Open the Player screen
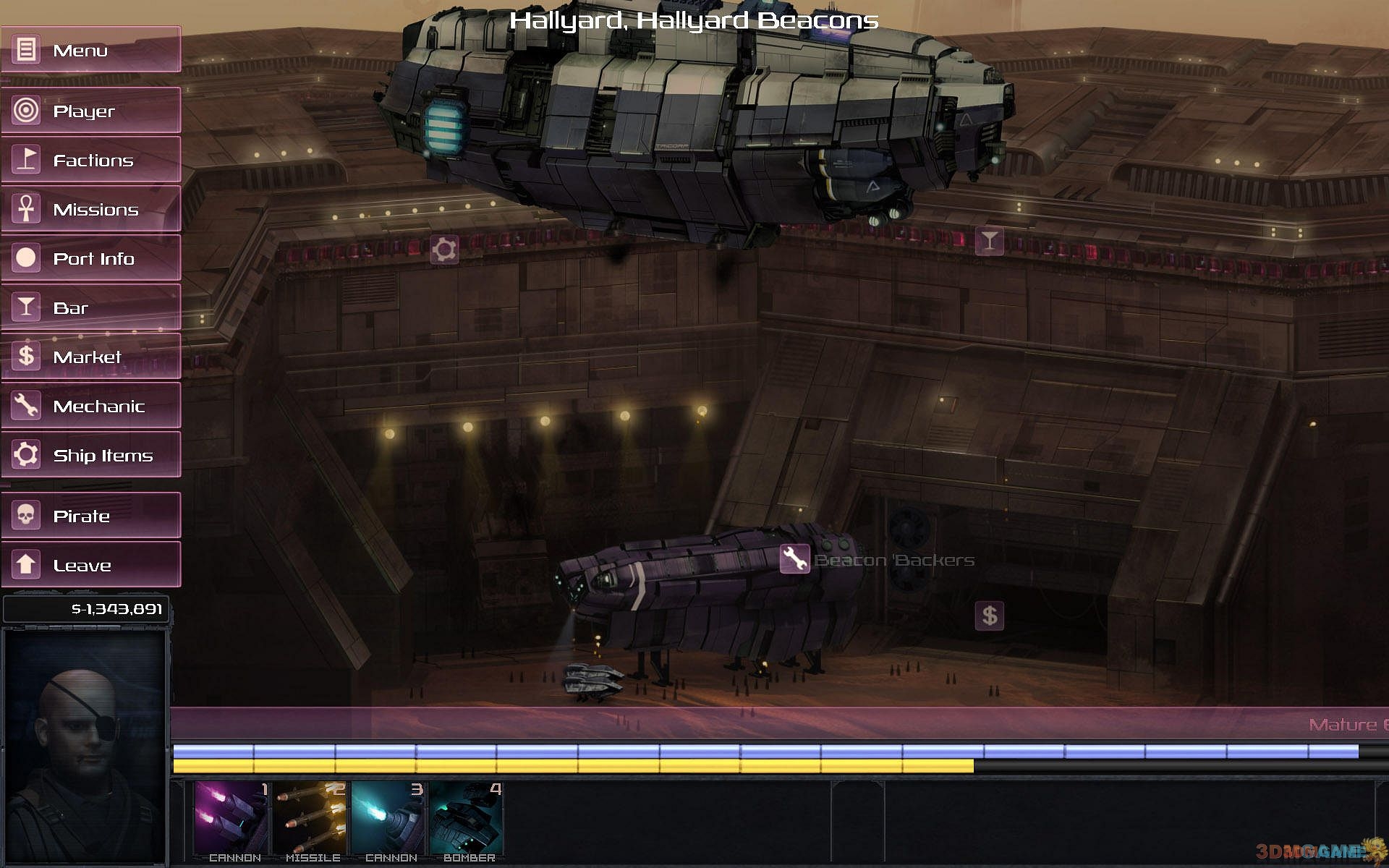The height and width of the screenshot is (868, 1389). [x=90, y=111]
